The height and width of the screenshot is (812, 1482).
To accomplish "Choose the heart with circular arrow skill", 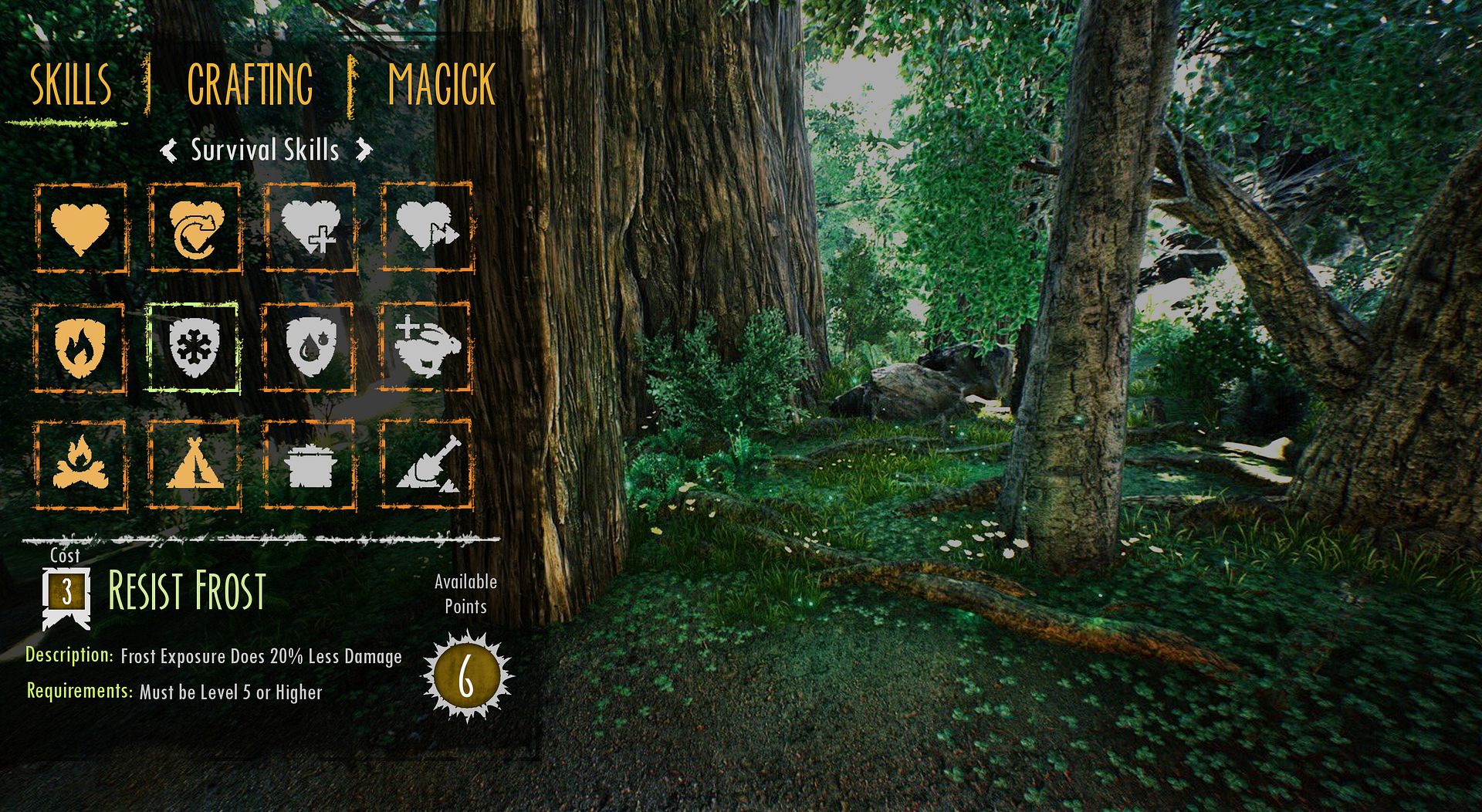I will (195, 228).
